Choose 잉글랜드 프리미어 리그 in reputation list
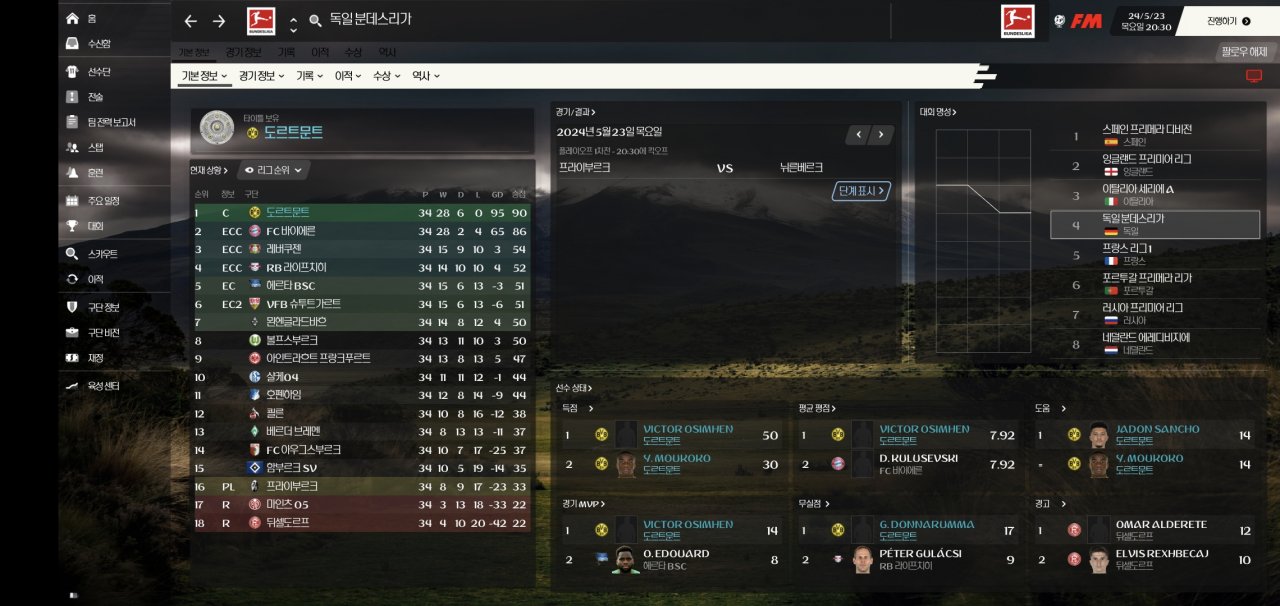This screenshot has height=606, width=1280. click(x=1145, y=164)
